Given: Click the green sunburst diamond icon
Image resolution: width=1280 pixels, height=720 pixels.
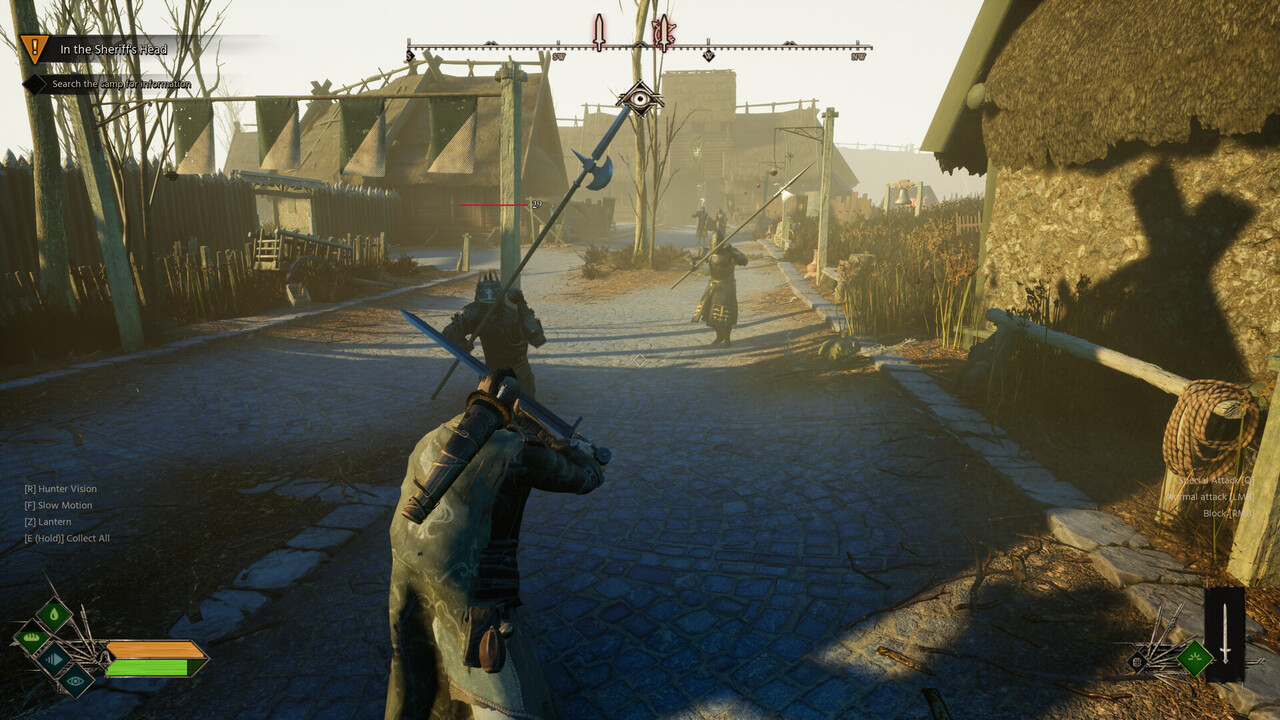Looking at the screenshot, I should (1194, 657).
